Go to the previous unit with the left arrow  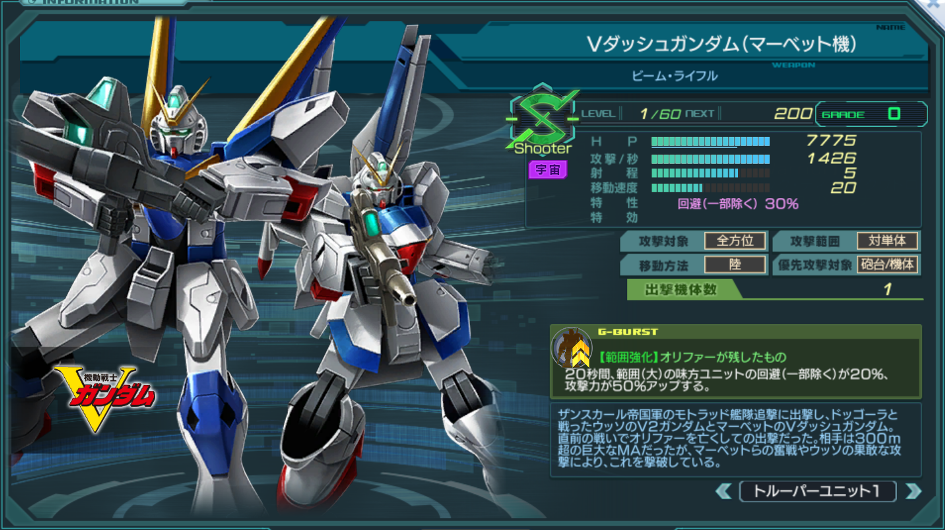(x=724, y=491)
